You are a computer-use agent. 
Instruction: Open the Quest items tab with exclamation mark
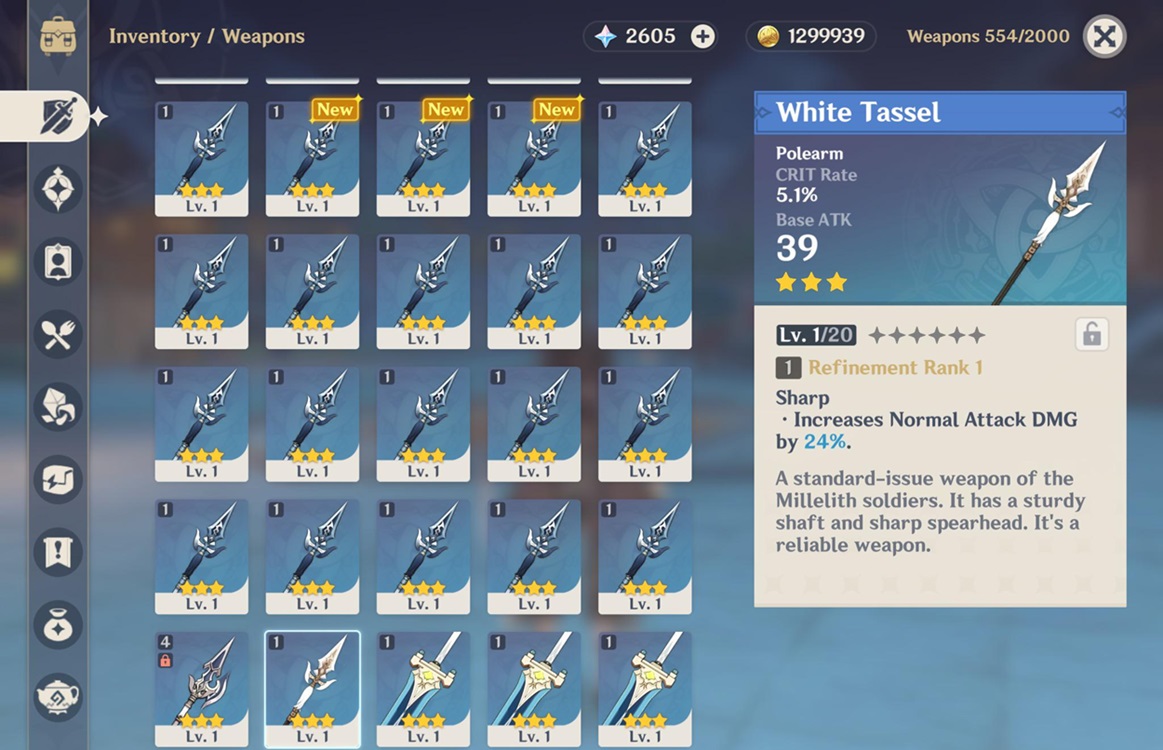pos(58,551)
